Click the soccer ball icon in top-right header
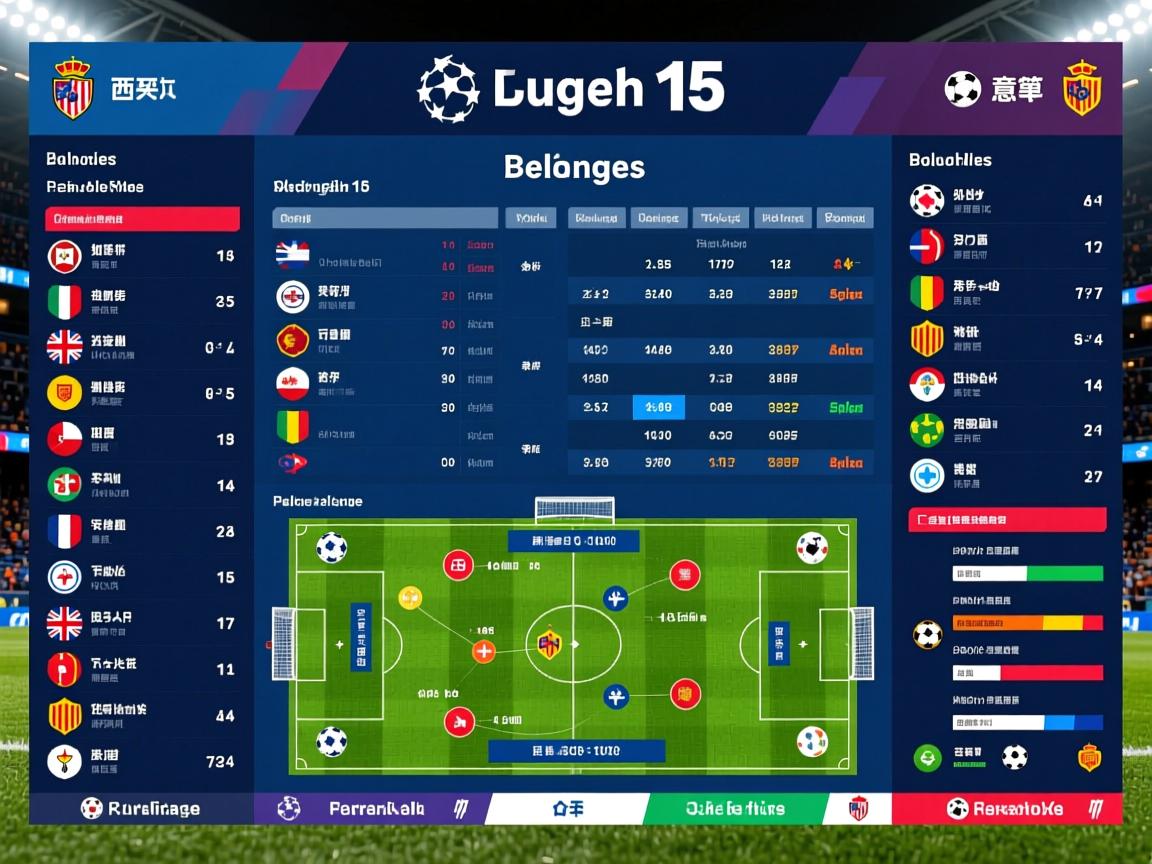 962,89
